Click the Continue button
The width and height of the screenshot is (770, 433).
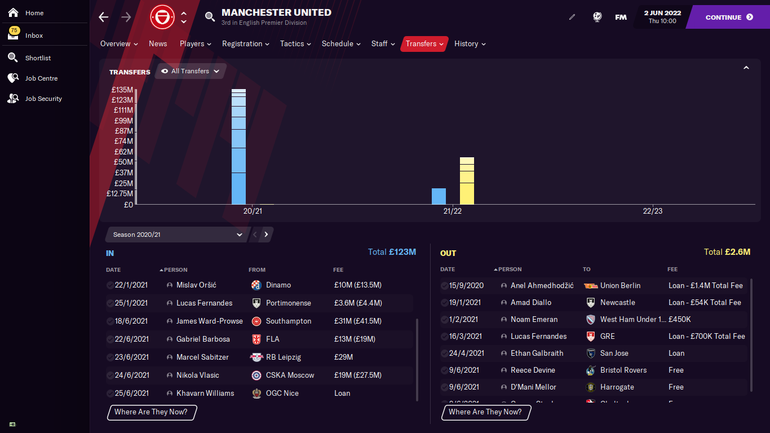(729, 17)
